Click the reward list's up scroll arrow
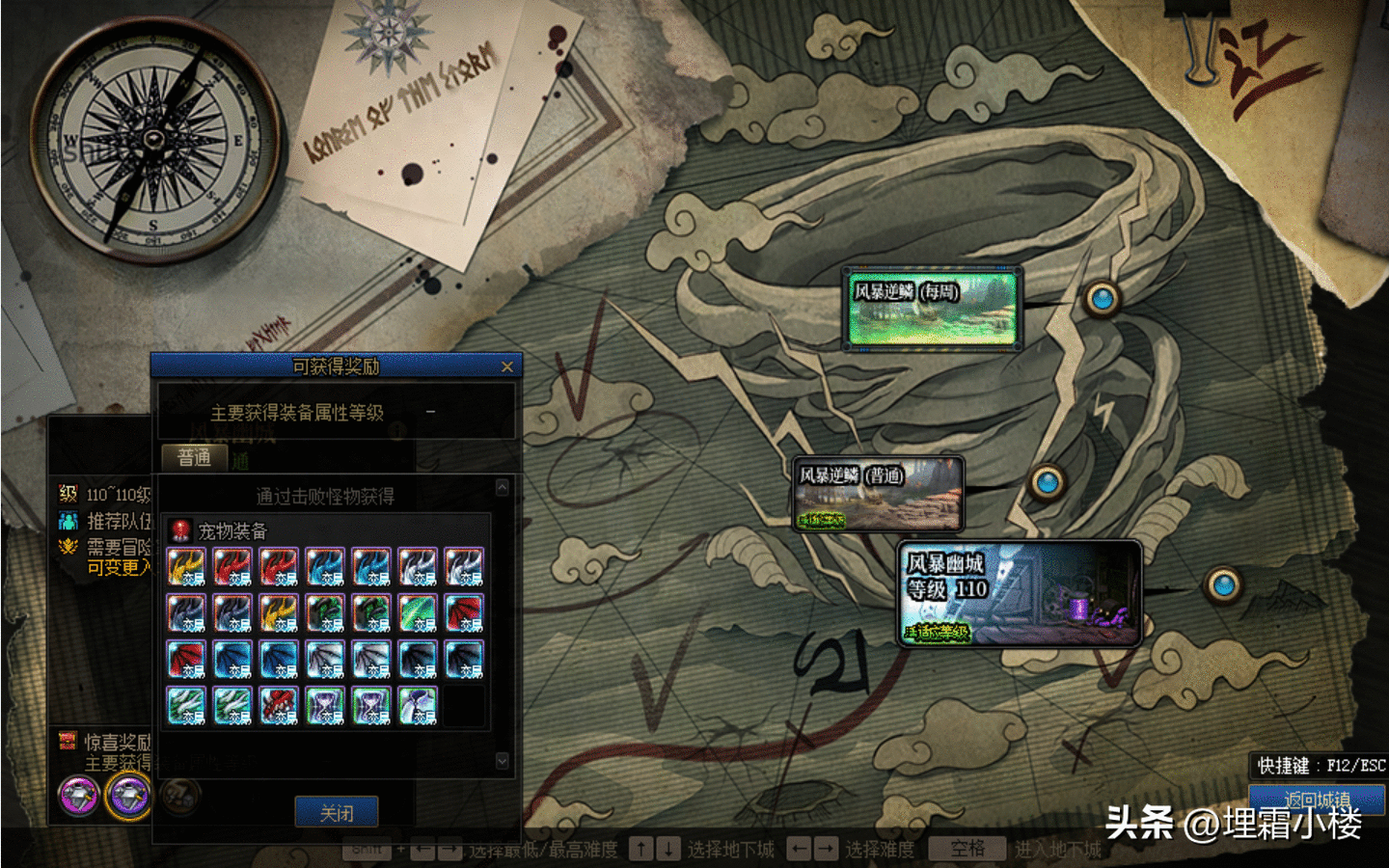This screenshot has height=868, width=1389. [x=502, y=487]
